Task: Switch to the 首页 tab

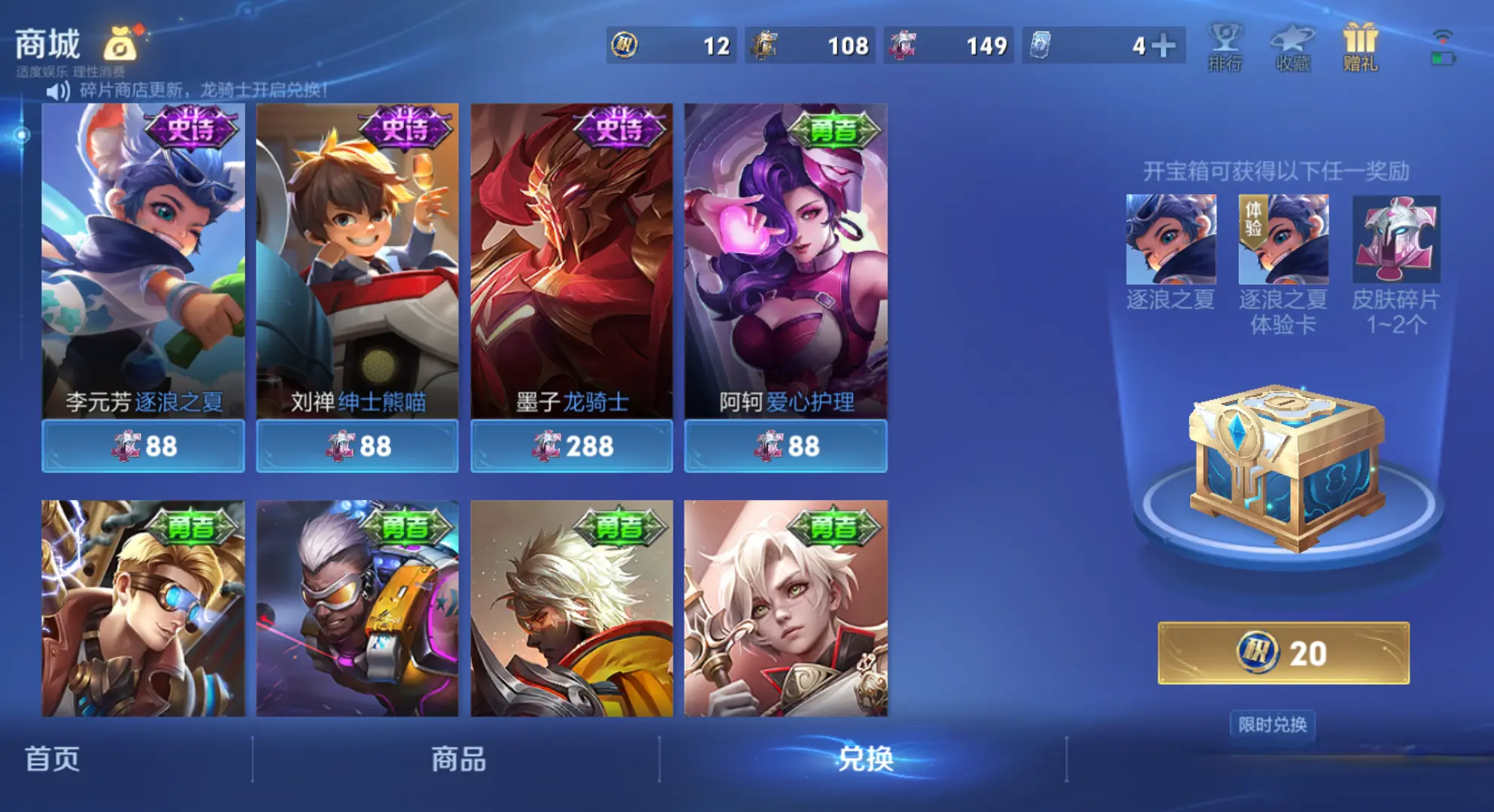Action: click(x=52, y=759)
